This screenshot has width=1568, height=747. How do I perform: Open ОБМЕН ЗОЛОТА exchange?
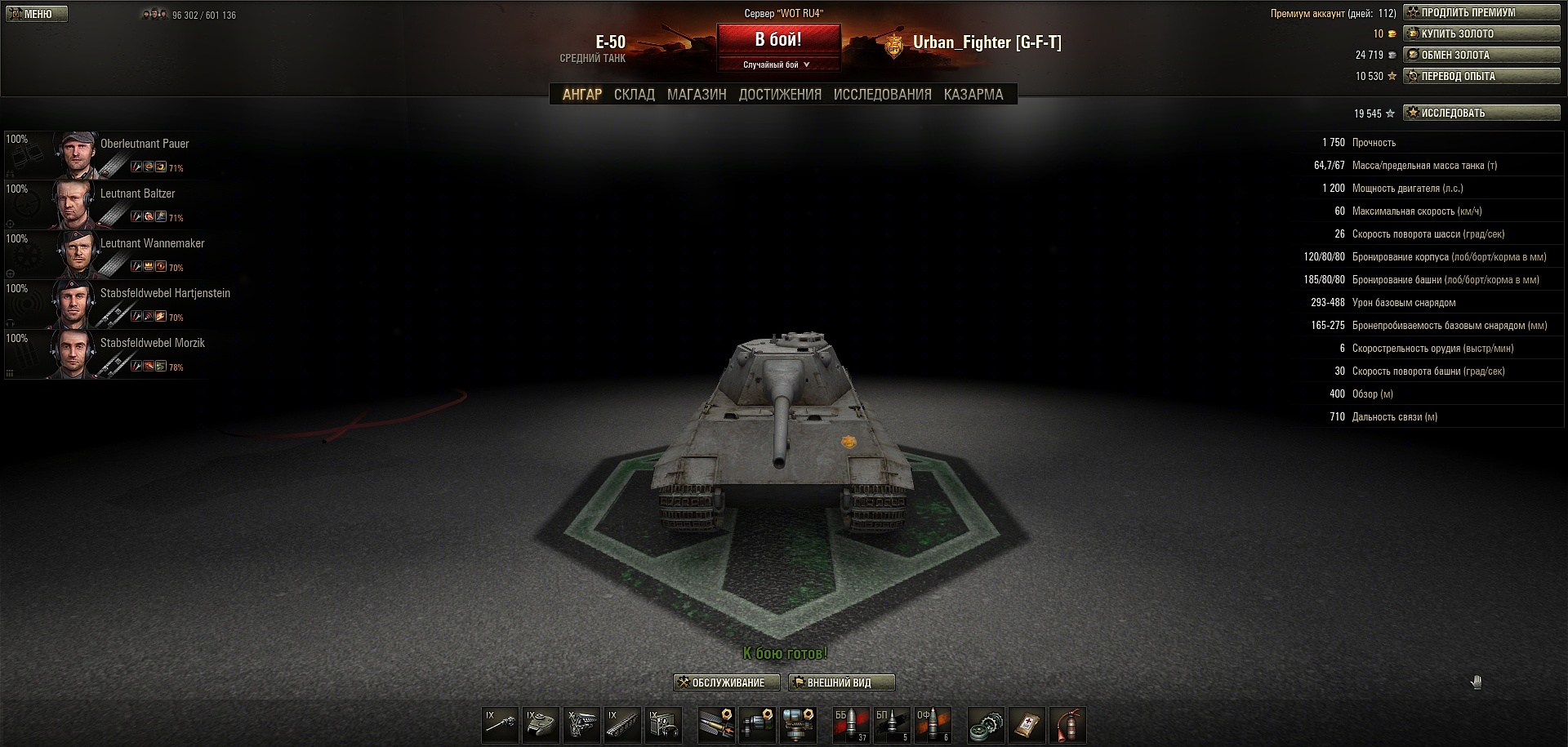coord(1481,55)
